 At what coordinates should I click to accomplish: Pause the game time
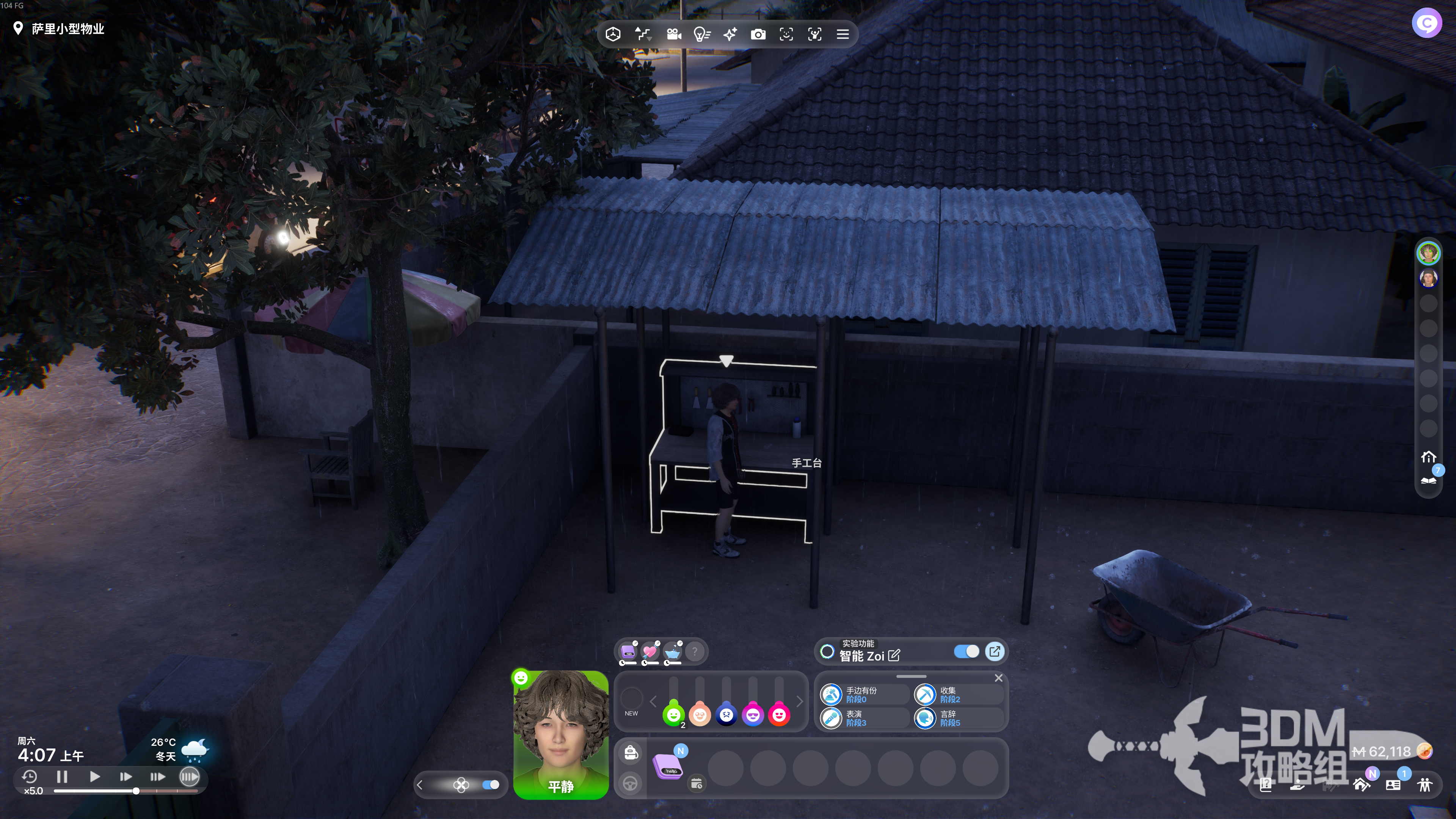(62, 777)
